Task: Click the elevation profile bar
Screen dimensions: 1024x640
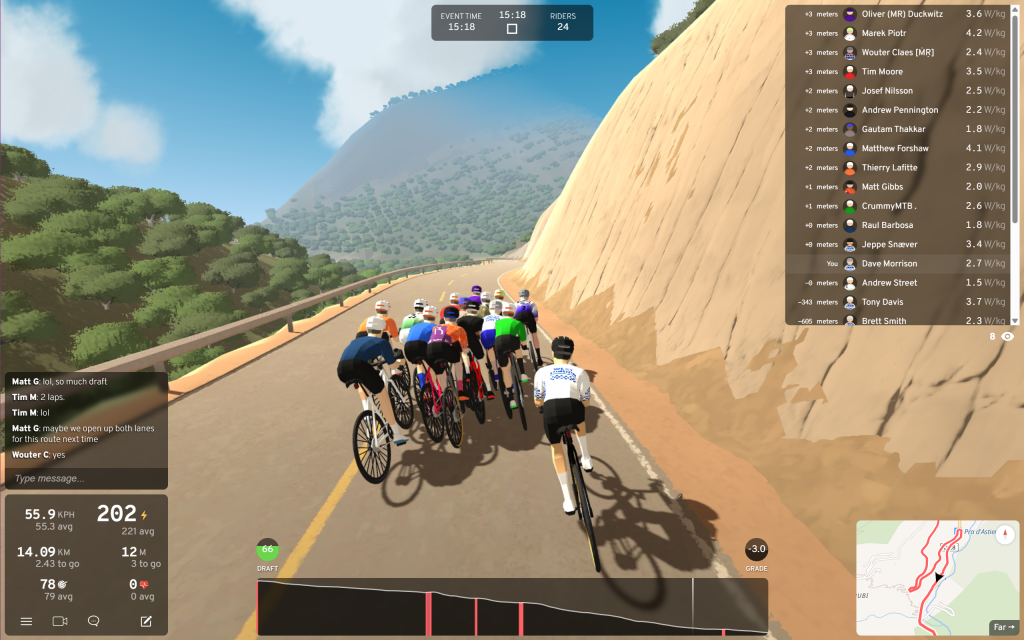Action: pos(512,607)
